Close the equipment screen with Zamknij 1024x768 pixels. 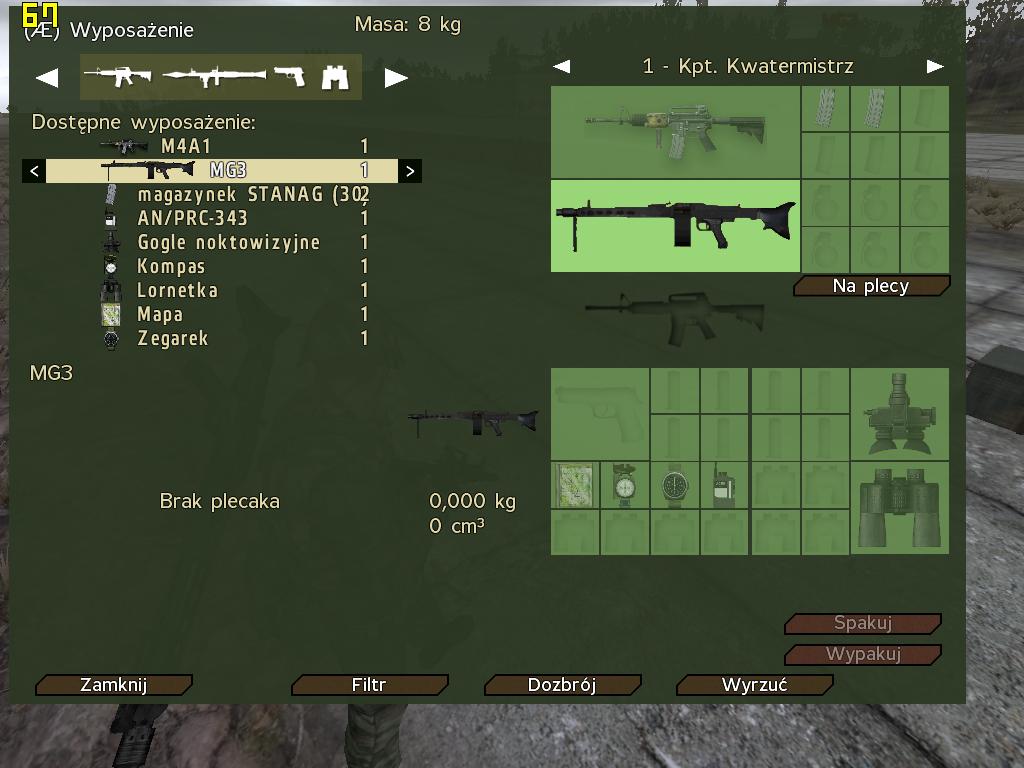click(113, 685)
